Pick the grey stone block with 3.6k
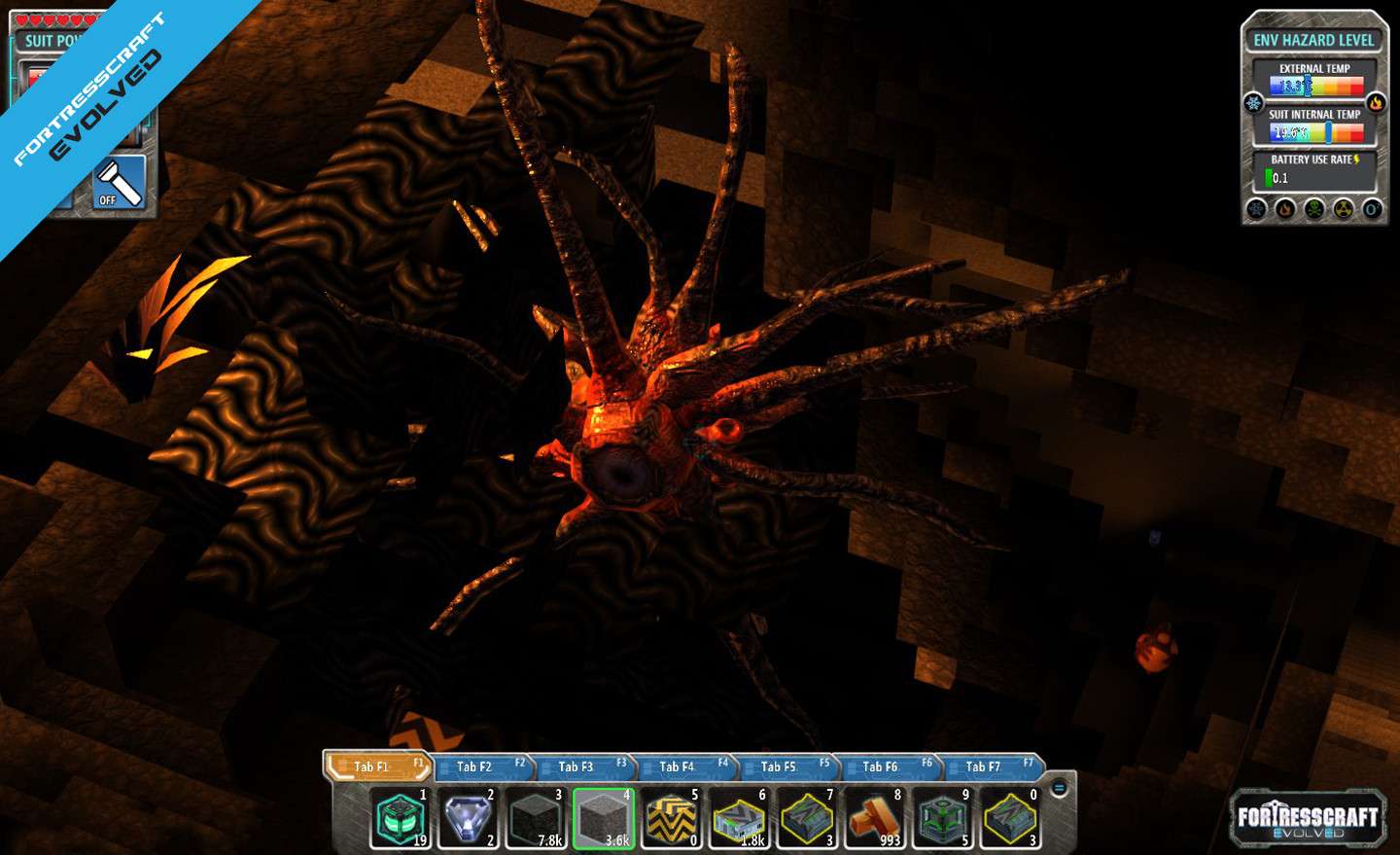This screenshot has width=1400, height=855. pos(604,818)
